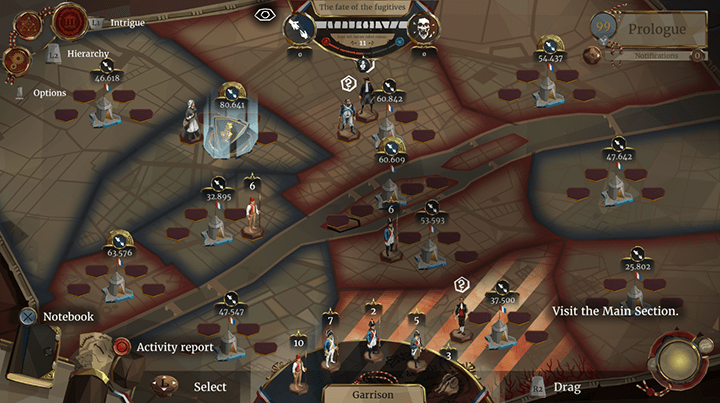Toggle the eye visibility icon
Image resolution: width=720 pixels, height=403 pixels.
click(265, 14)
